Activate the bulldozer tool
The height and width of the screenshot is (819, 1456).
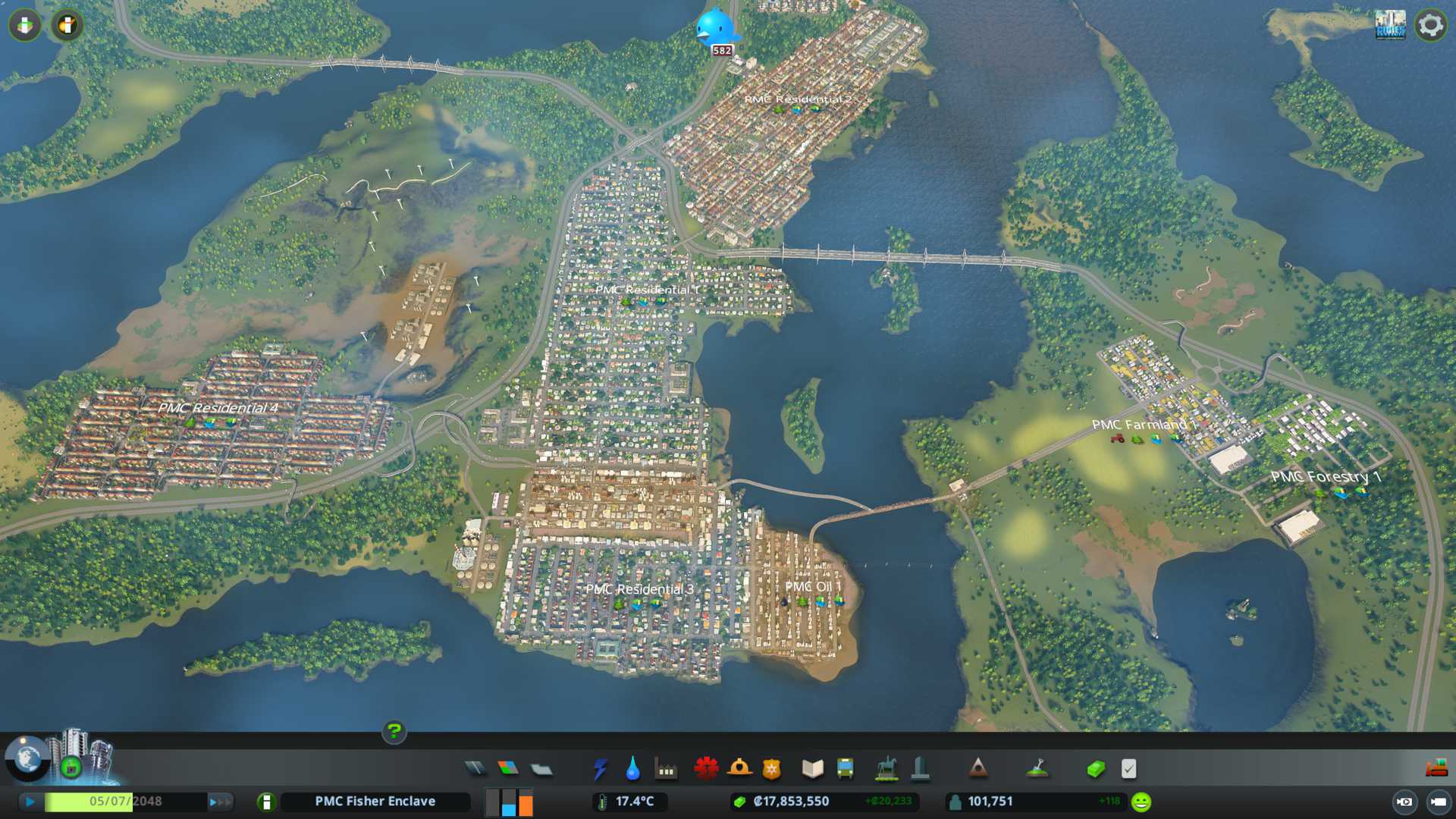click(x=1436, y=769)
